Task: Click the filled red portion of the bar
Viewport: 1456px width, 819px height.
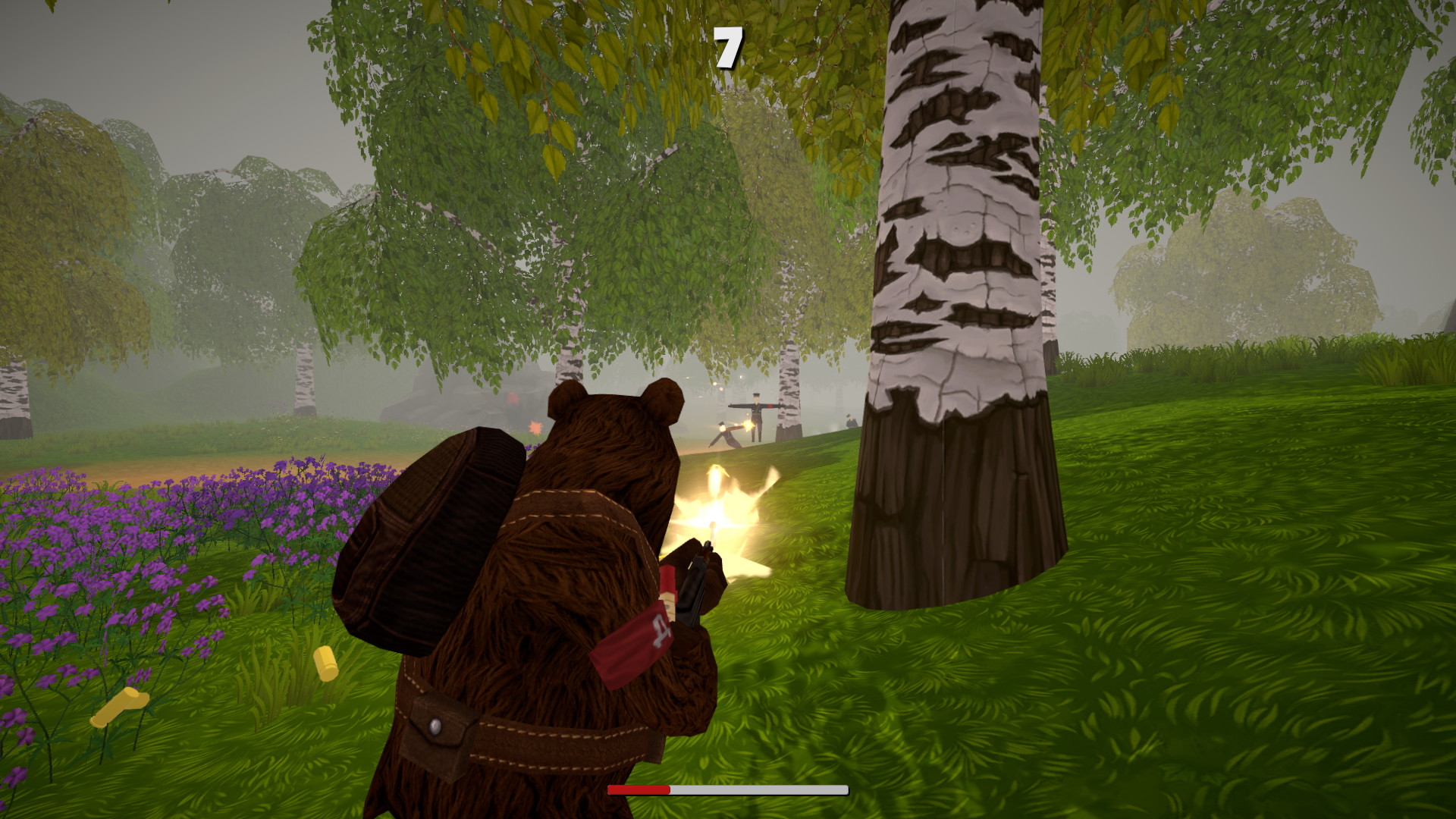Action: [637, 790]
